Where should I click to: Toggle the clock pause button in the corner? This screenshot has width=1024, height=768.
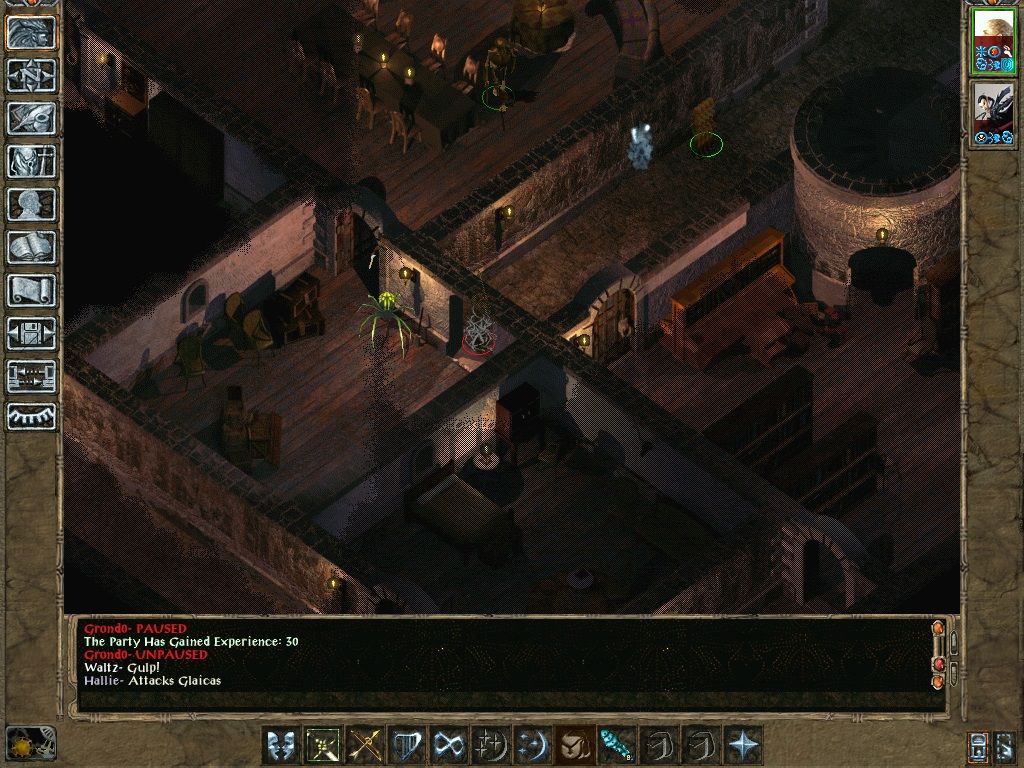[30, 743]
